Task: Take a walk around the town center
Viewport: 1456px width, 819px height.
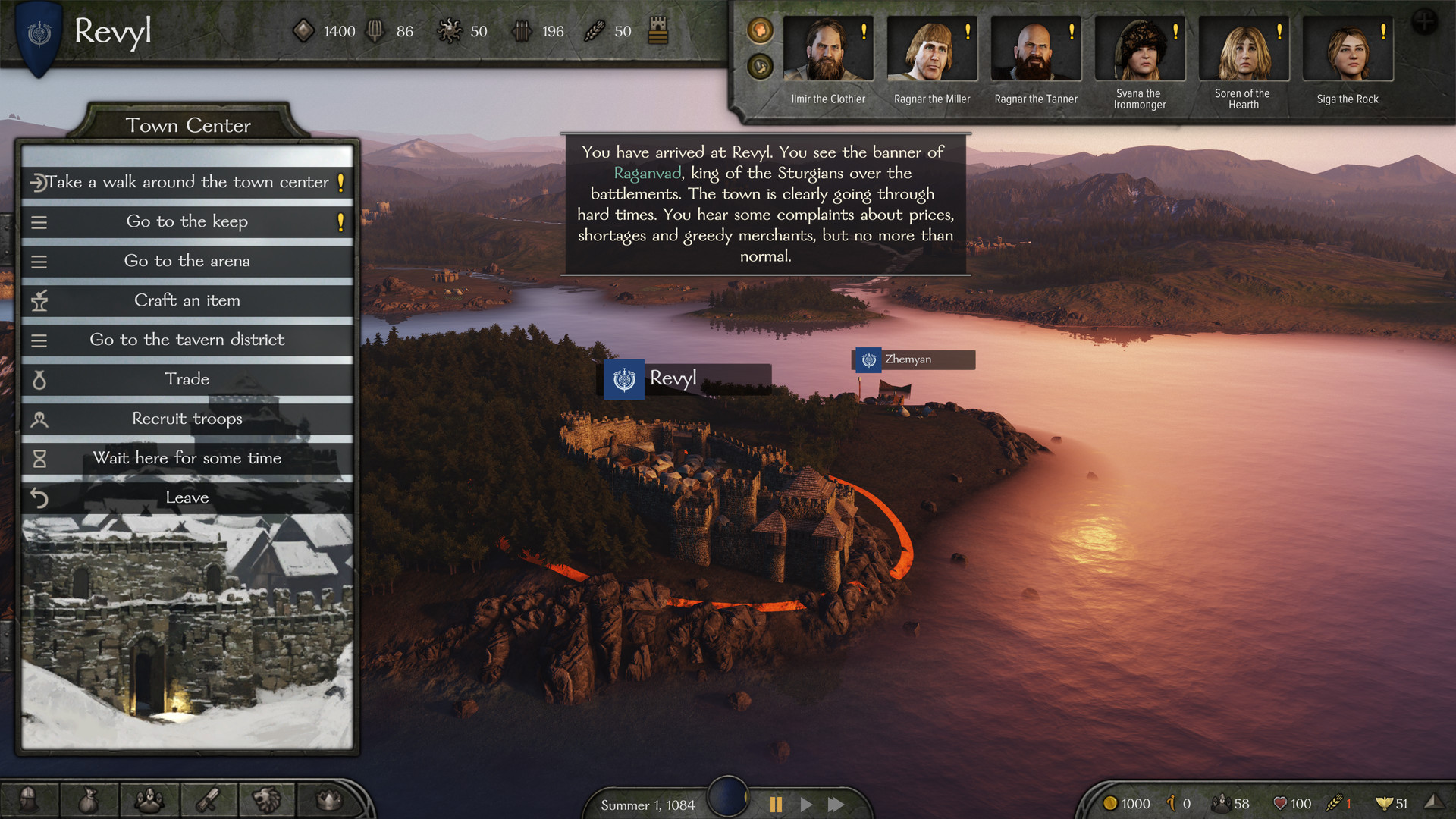Action: point(187,182)
